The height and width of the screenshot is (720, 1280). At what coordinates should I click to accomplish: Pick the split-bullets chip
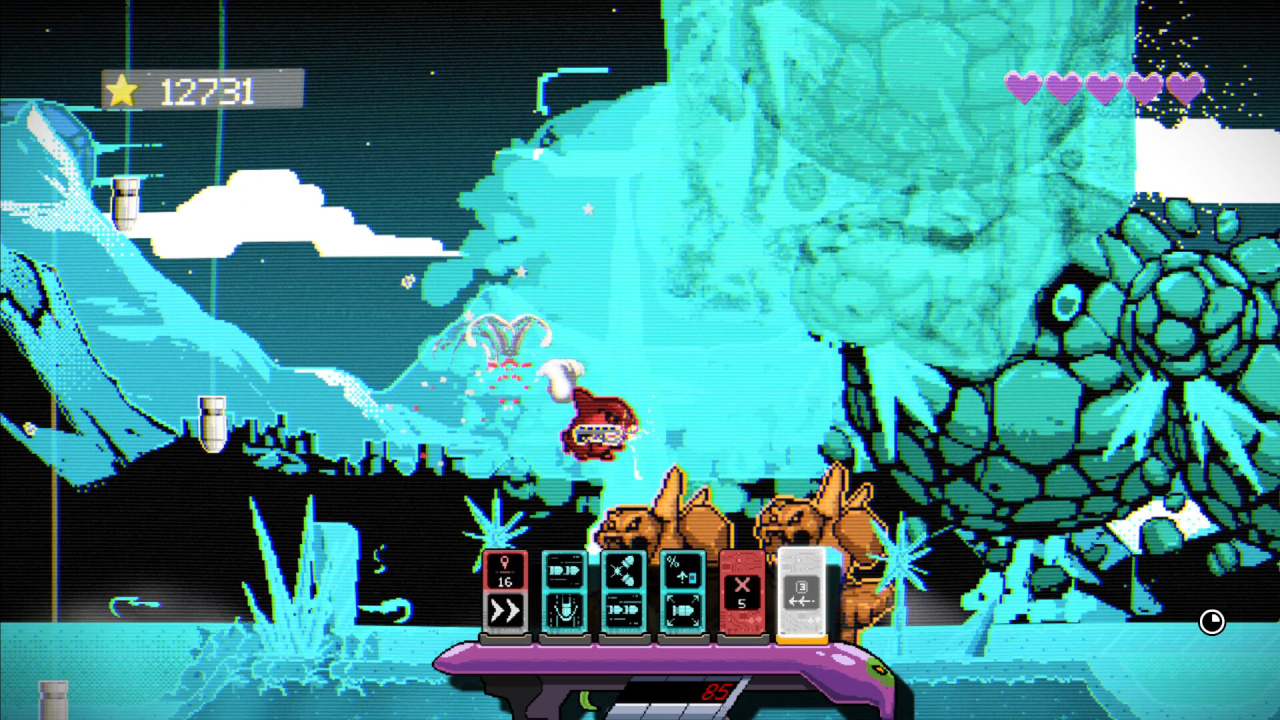624,593
